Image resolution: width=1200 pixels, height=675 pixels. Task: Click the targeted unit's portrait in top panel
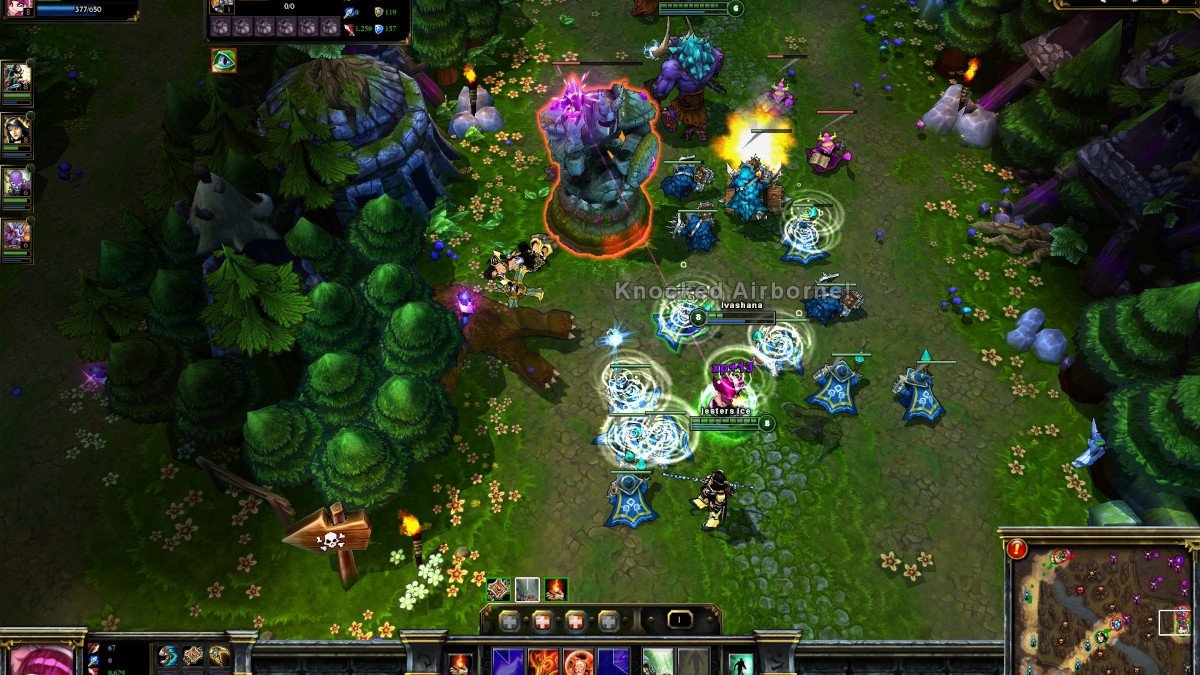[222, 7]
